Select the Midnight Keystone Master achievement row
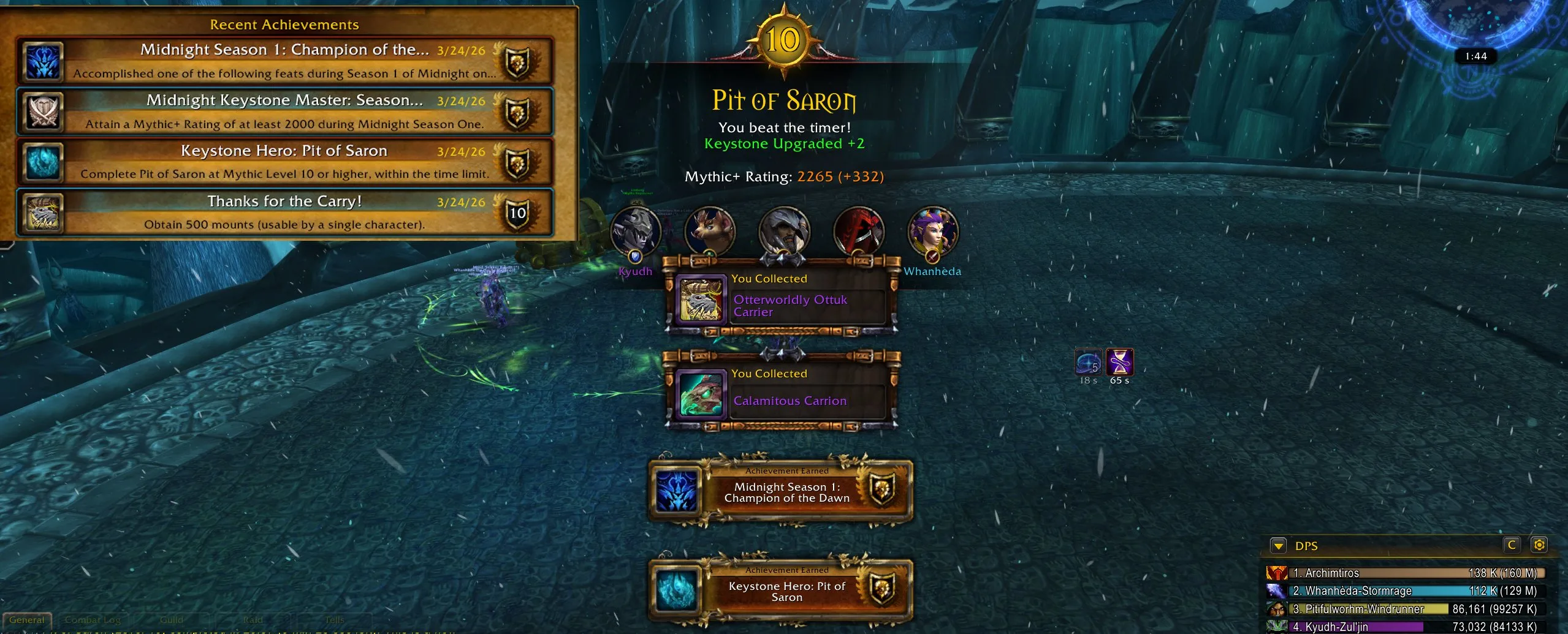 coord(285,111)
